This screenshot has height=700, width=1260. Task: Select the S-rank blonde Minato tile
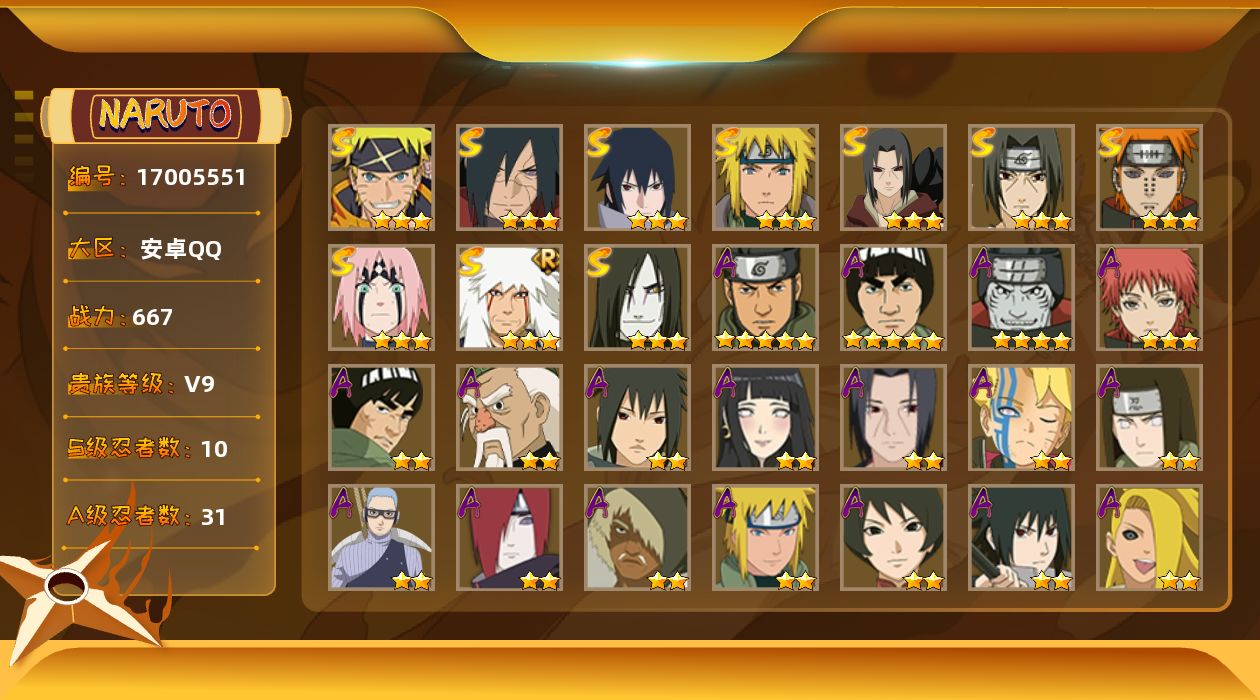(765, 177)
